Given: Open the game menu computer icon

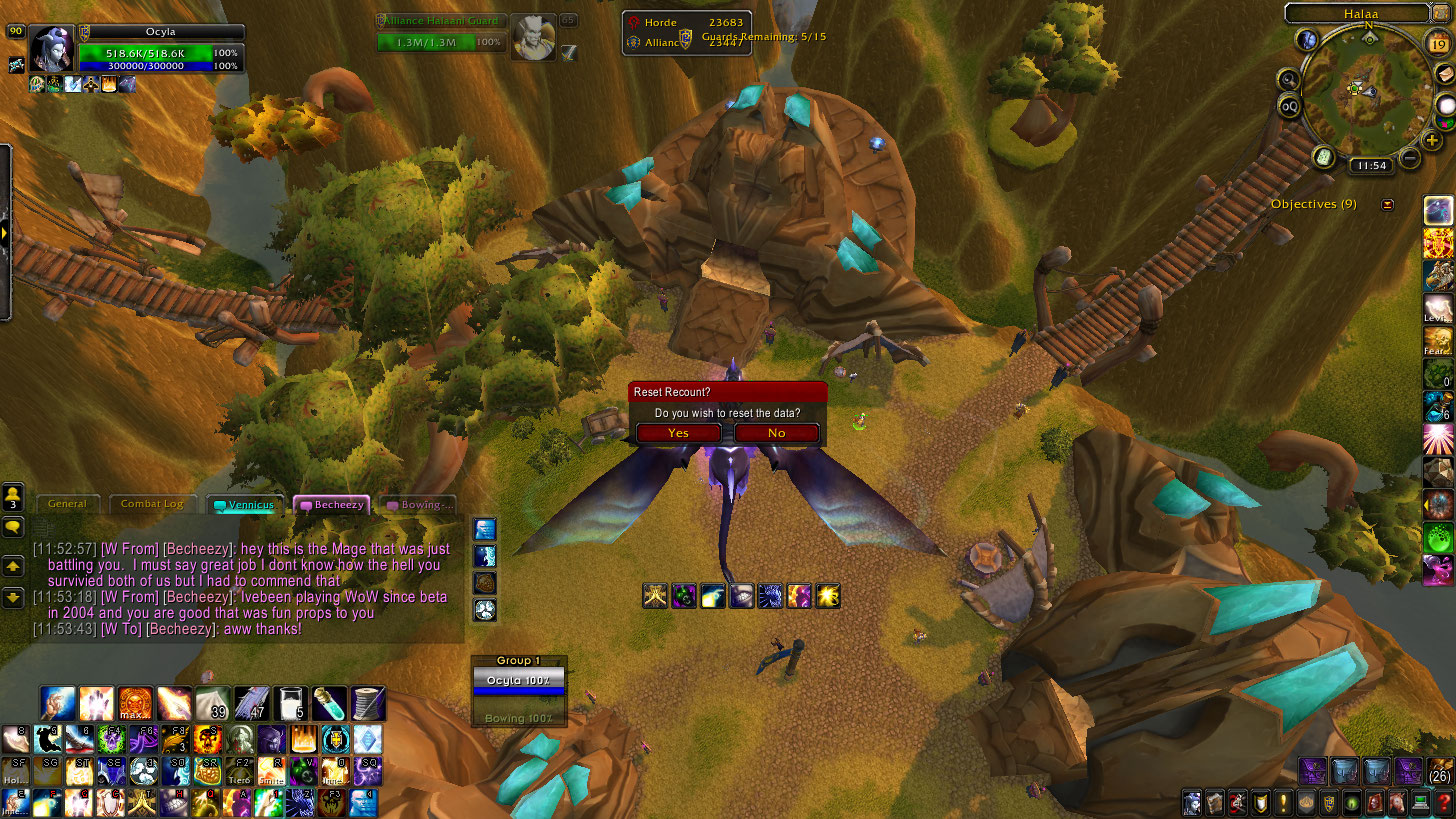Looking at the screenshot, I should click(x=1419, y=803).
